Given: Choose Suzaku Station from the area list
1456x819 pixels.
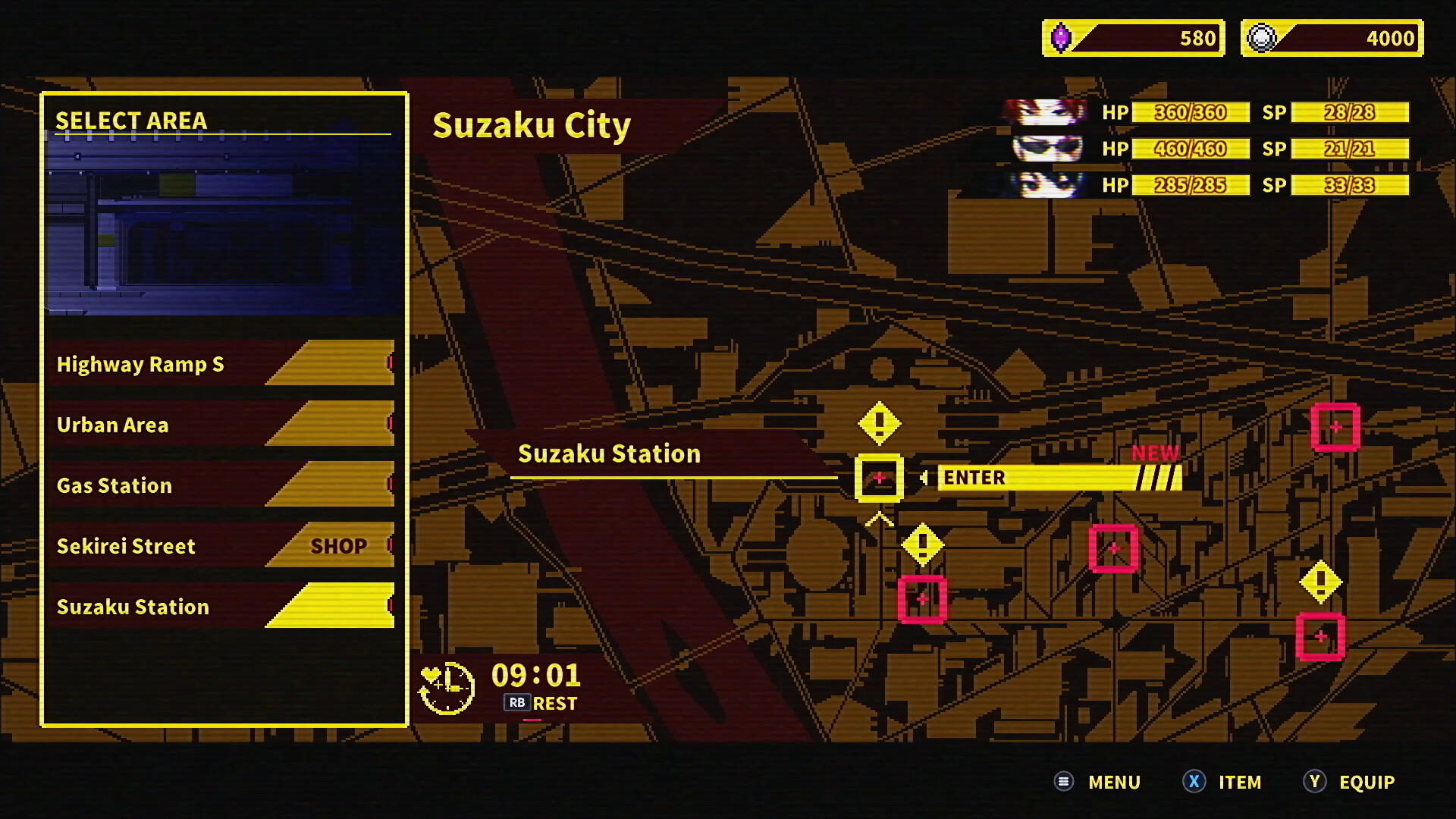Looking at the screenshot, I should point(133,607).
